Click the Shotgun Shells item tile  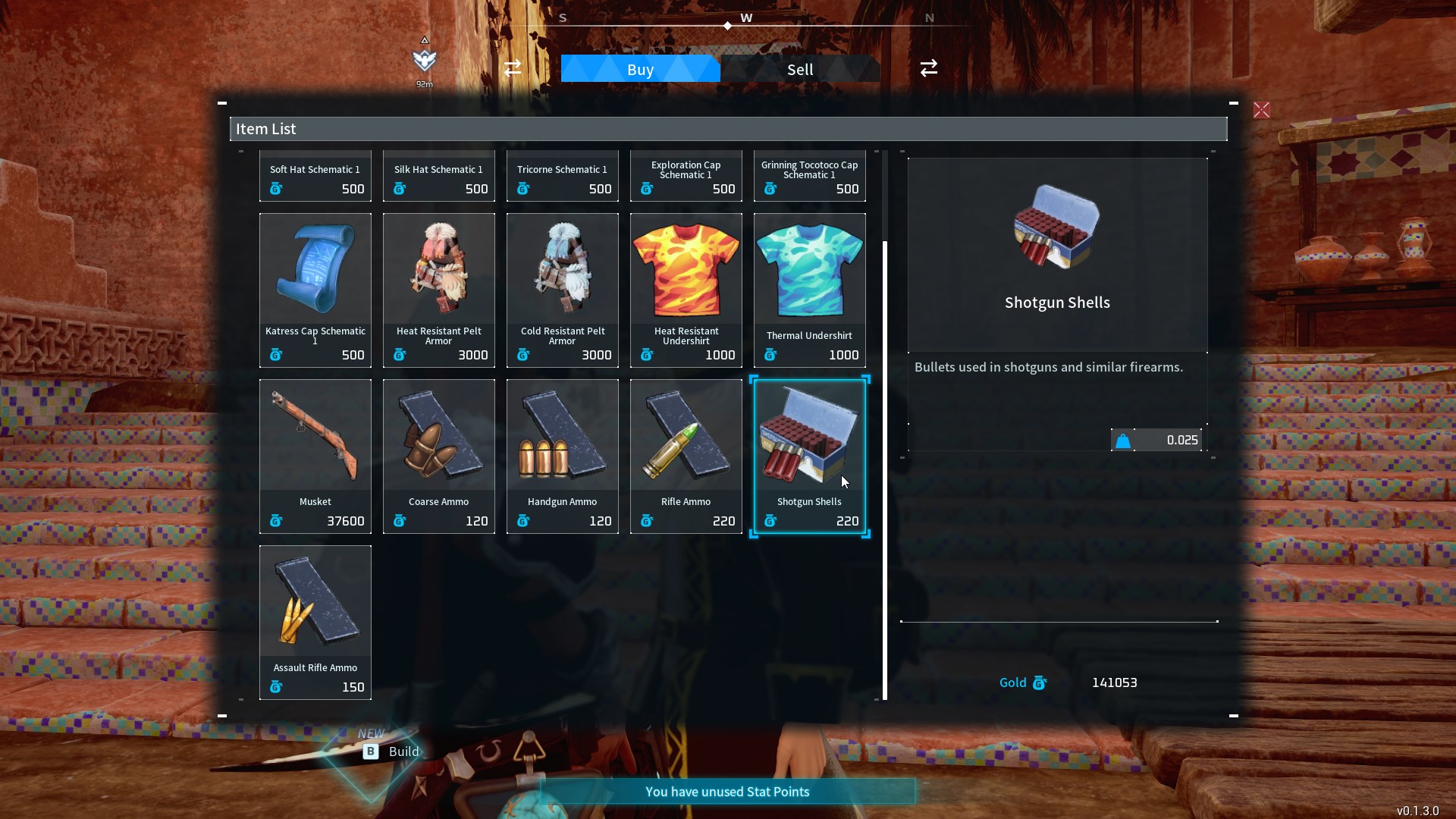click(x=809, y=456)
